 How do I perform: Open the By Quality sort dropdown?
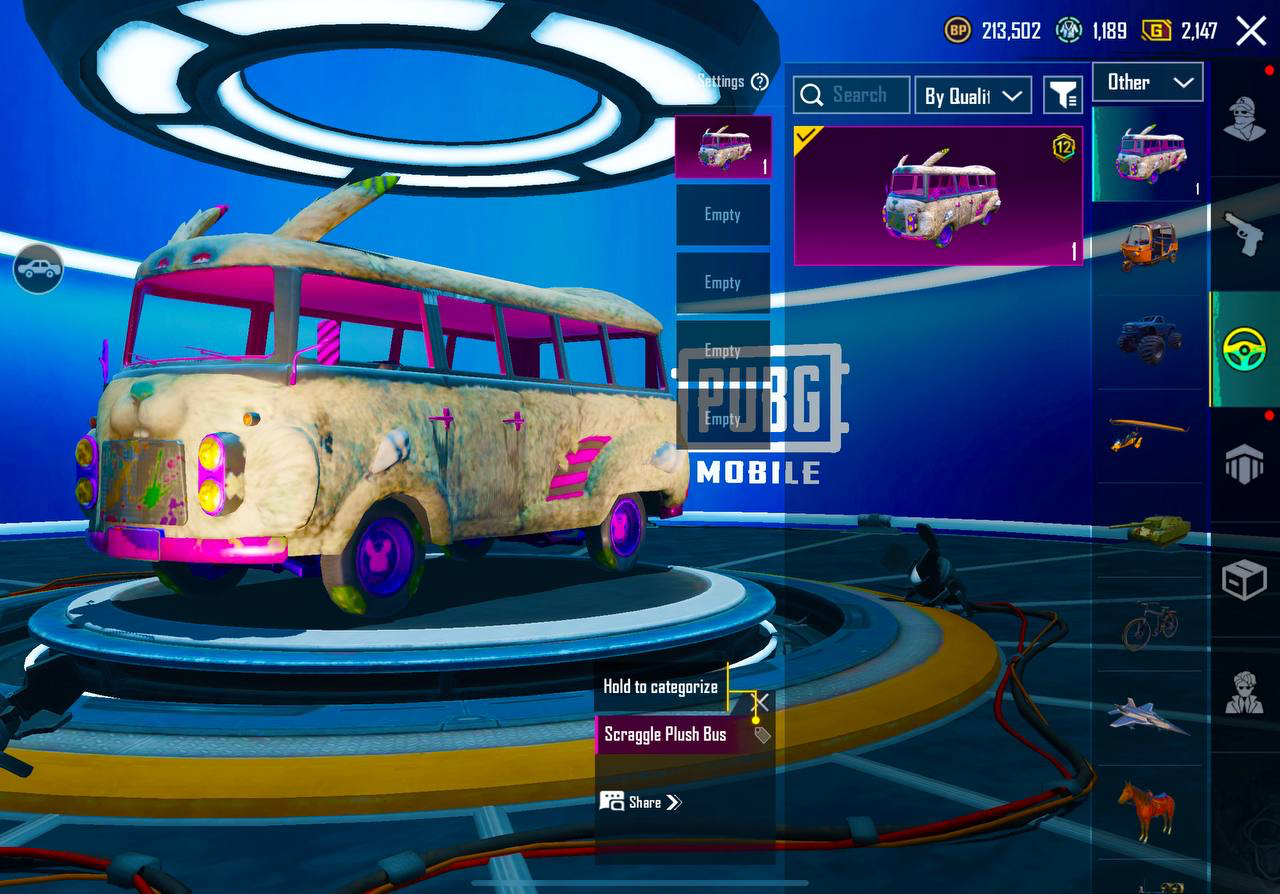974,95
